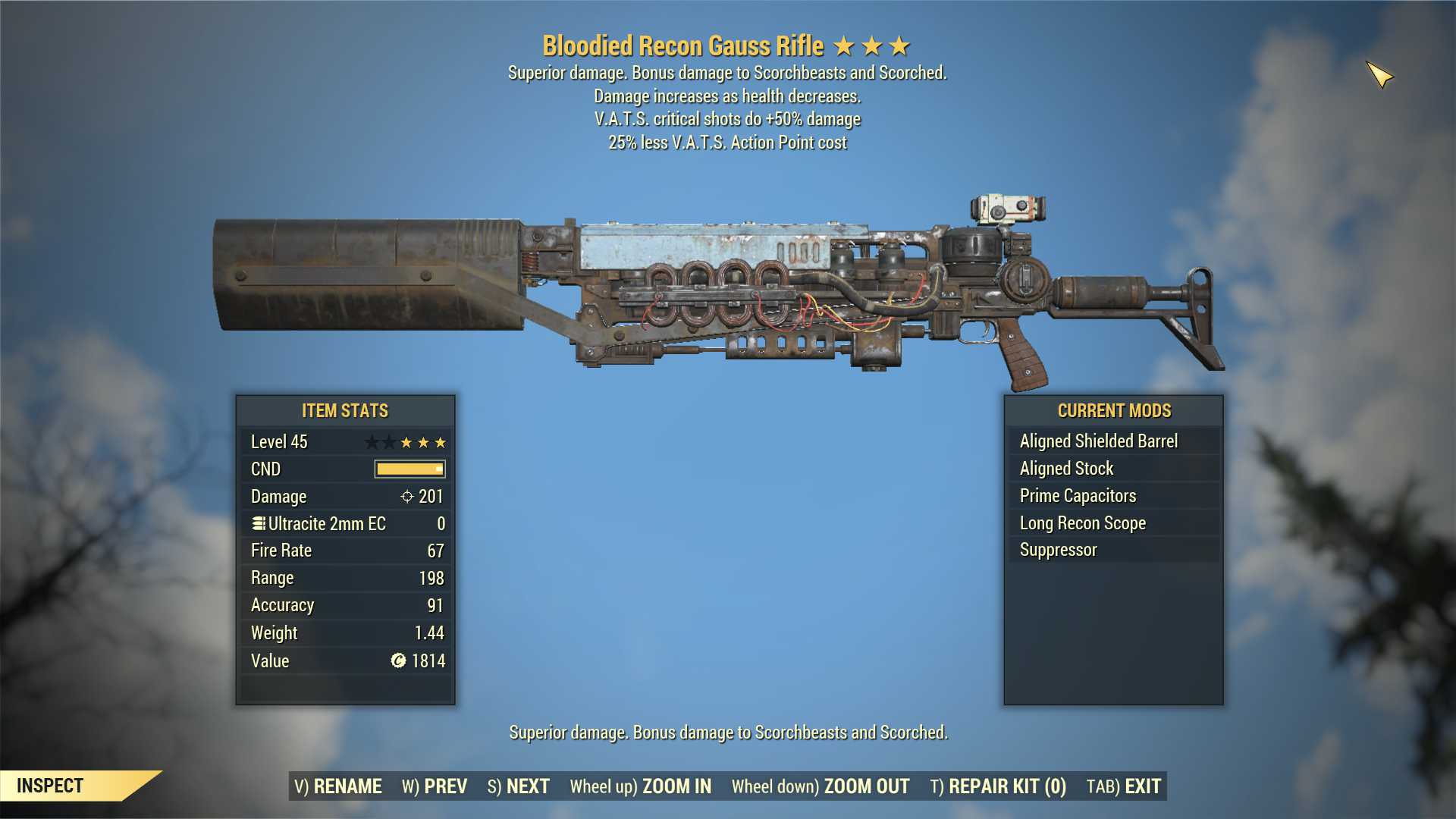Select the Prime Capacitors mod entry
Image resolution: width=1456 pixels, height=819 pixels.
click(x=1076, y=495)
